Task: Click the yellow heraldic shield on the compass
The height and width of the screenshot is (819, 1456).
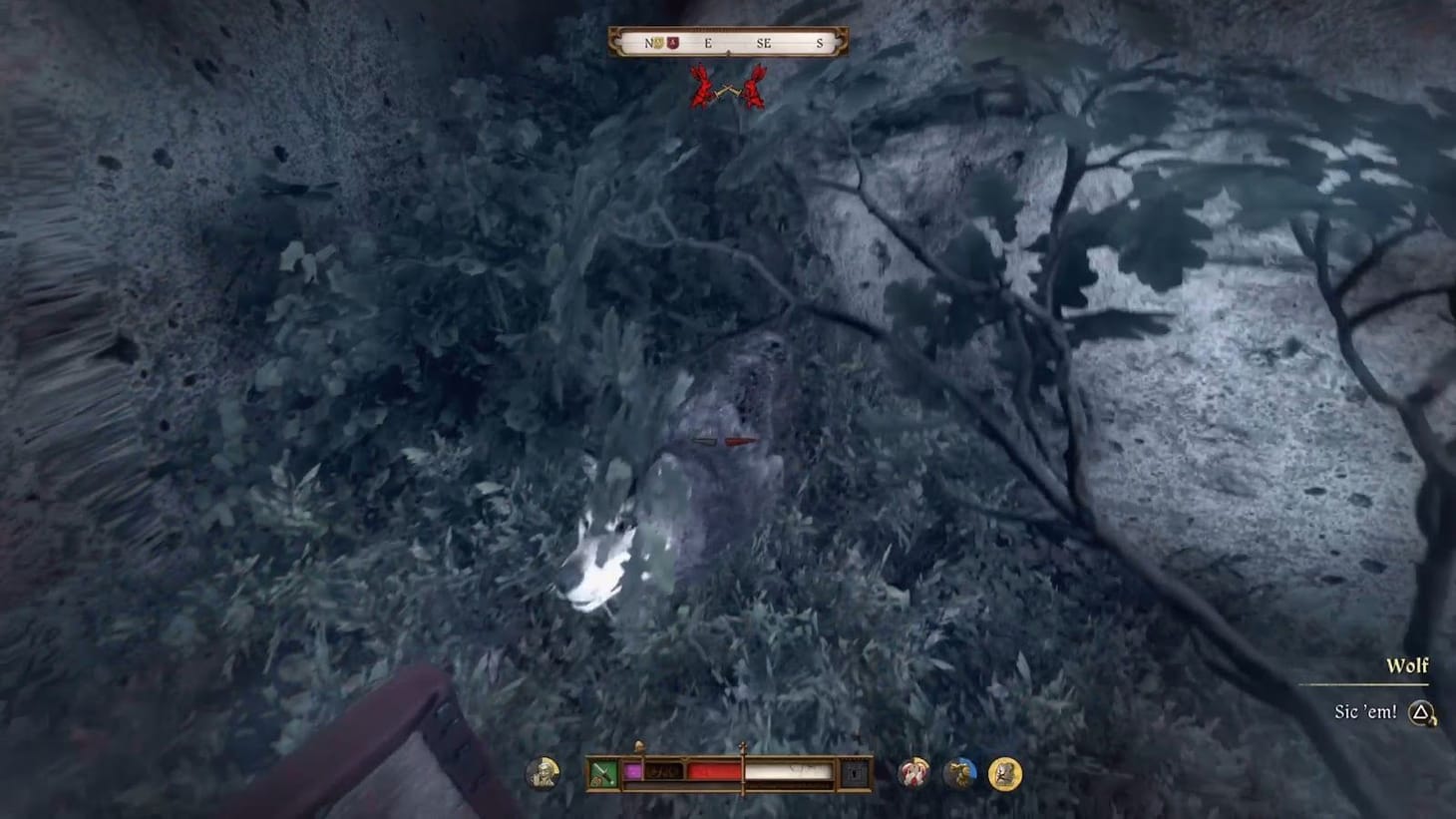Action: point(658,43)
